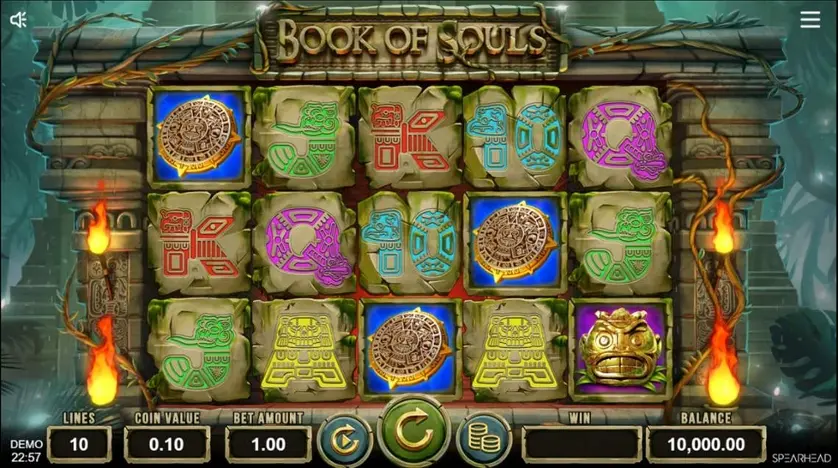Change the Lines value box
Image resolution: width=838 pixels, height=468 pixels.
click(x=79, y=444)
